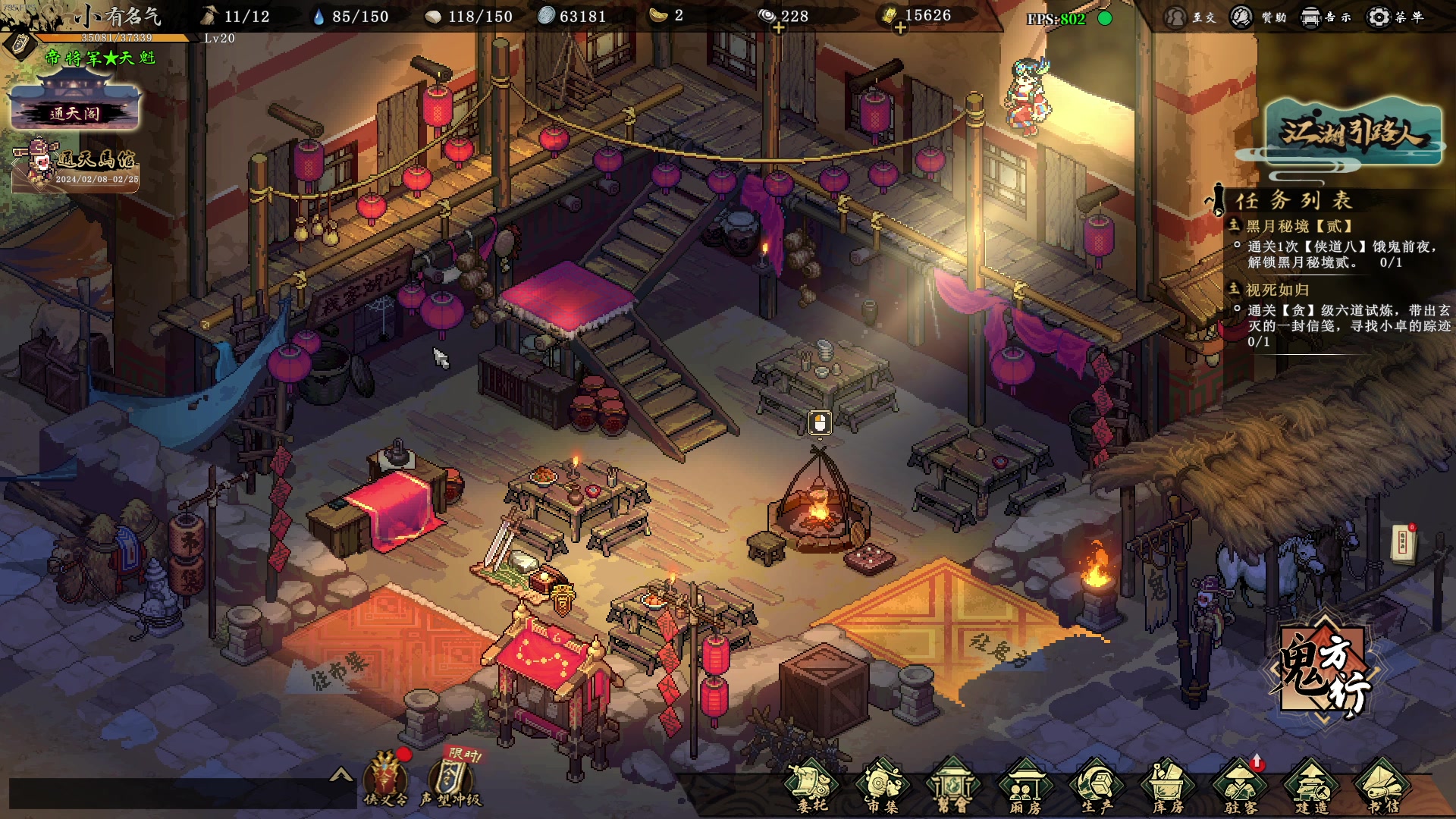The height and width of the screenshot is (819, 1456).
Task: Expand the chat box with the arrow
Action: [x=341, y=774]
